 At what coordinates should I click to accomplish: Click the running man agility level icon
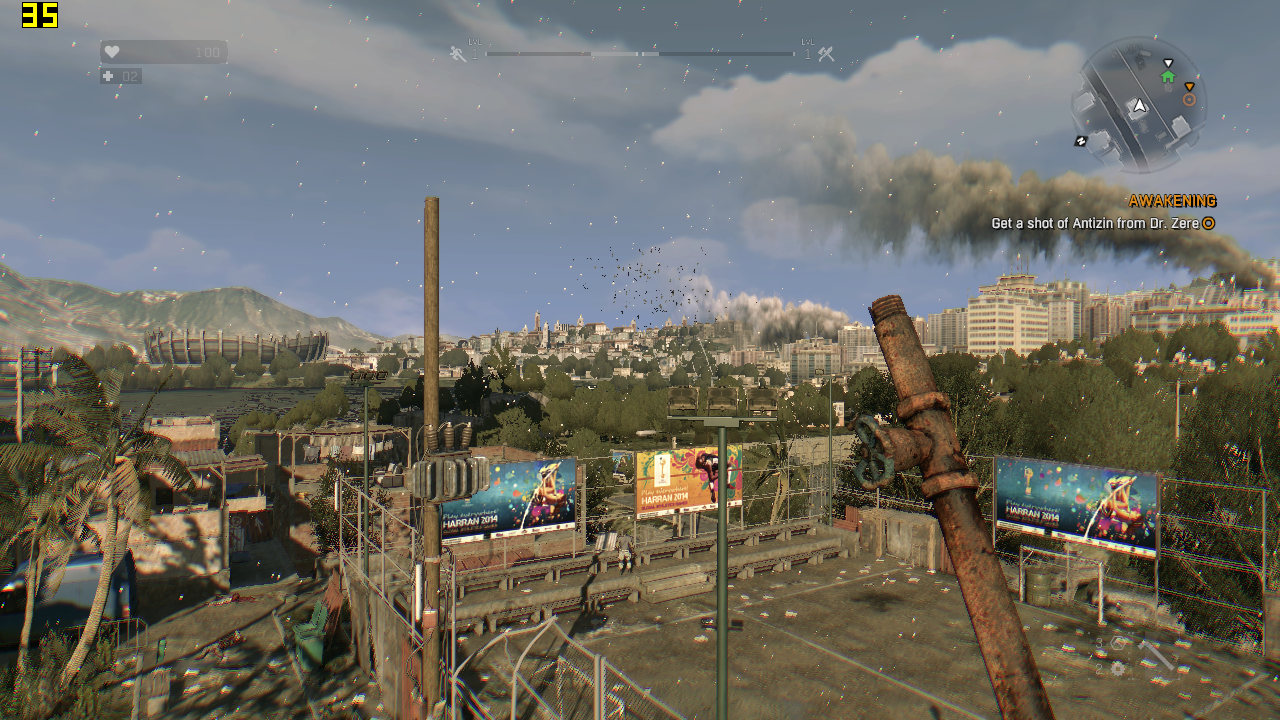pyautogui.click(x=457, y=54)
